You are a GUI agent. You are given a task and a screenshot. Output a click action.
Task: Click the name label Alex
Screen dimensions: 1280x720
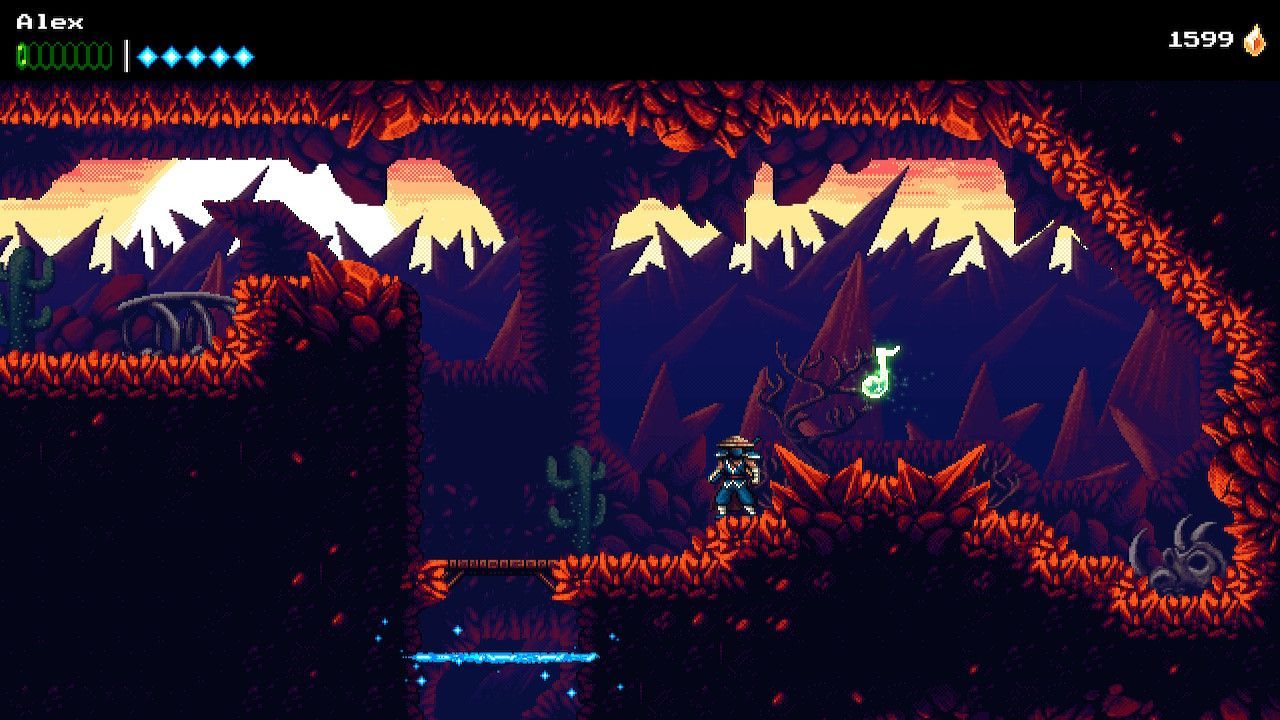[x=50, y=21]
